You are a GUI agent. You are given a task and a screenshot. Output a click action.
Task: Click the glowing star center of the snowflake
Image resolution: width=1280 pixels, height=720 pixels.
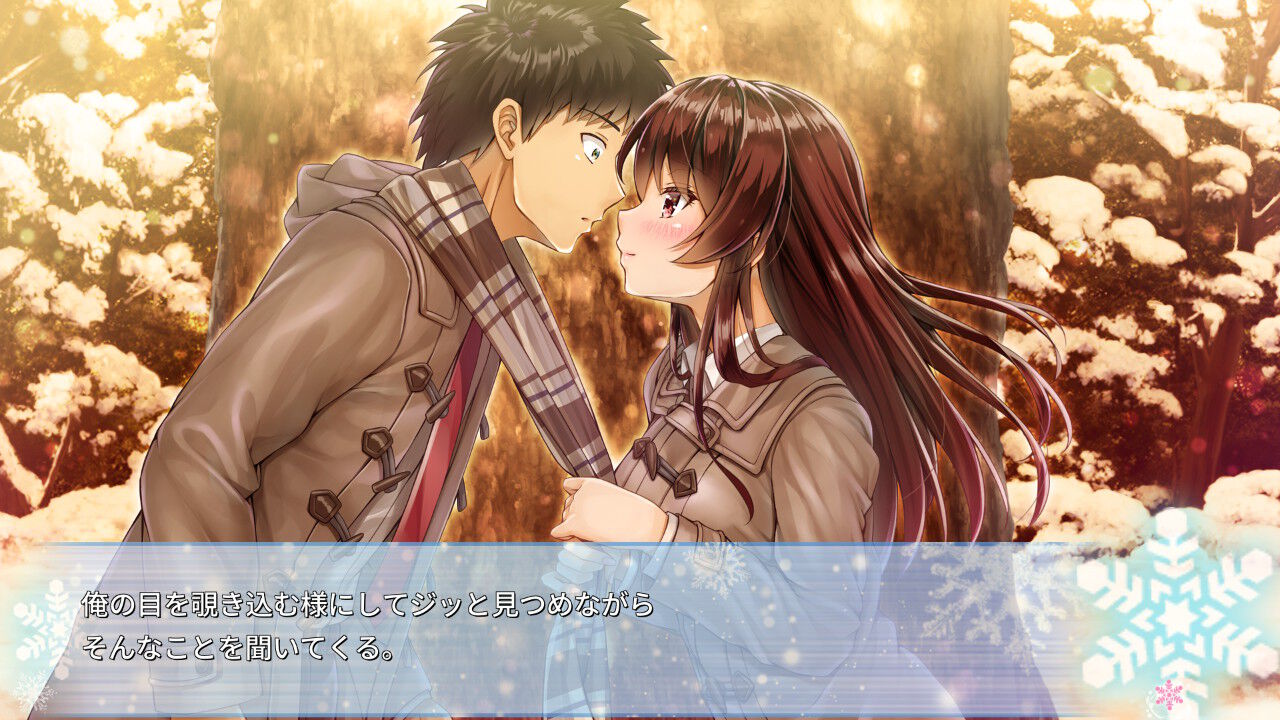point(1178,616)
